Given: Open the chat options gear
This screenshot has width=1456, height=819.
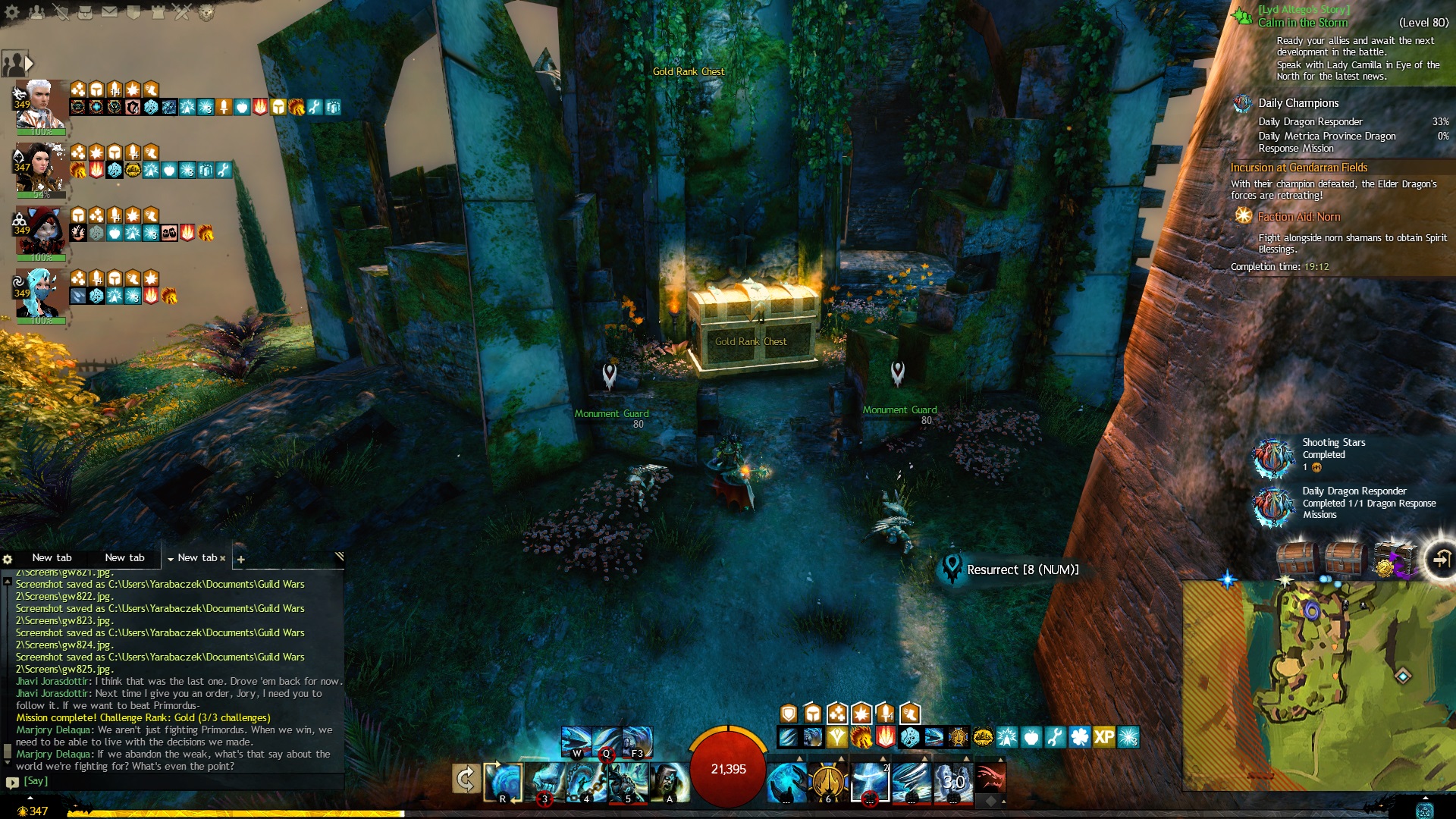Looking at the screenshot, I should tap(8, 559).
